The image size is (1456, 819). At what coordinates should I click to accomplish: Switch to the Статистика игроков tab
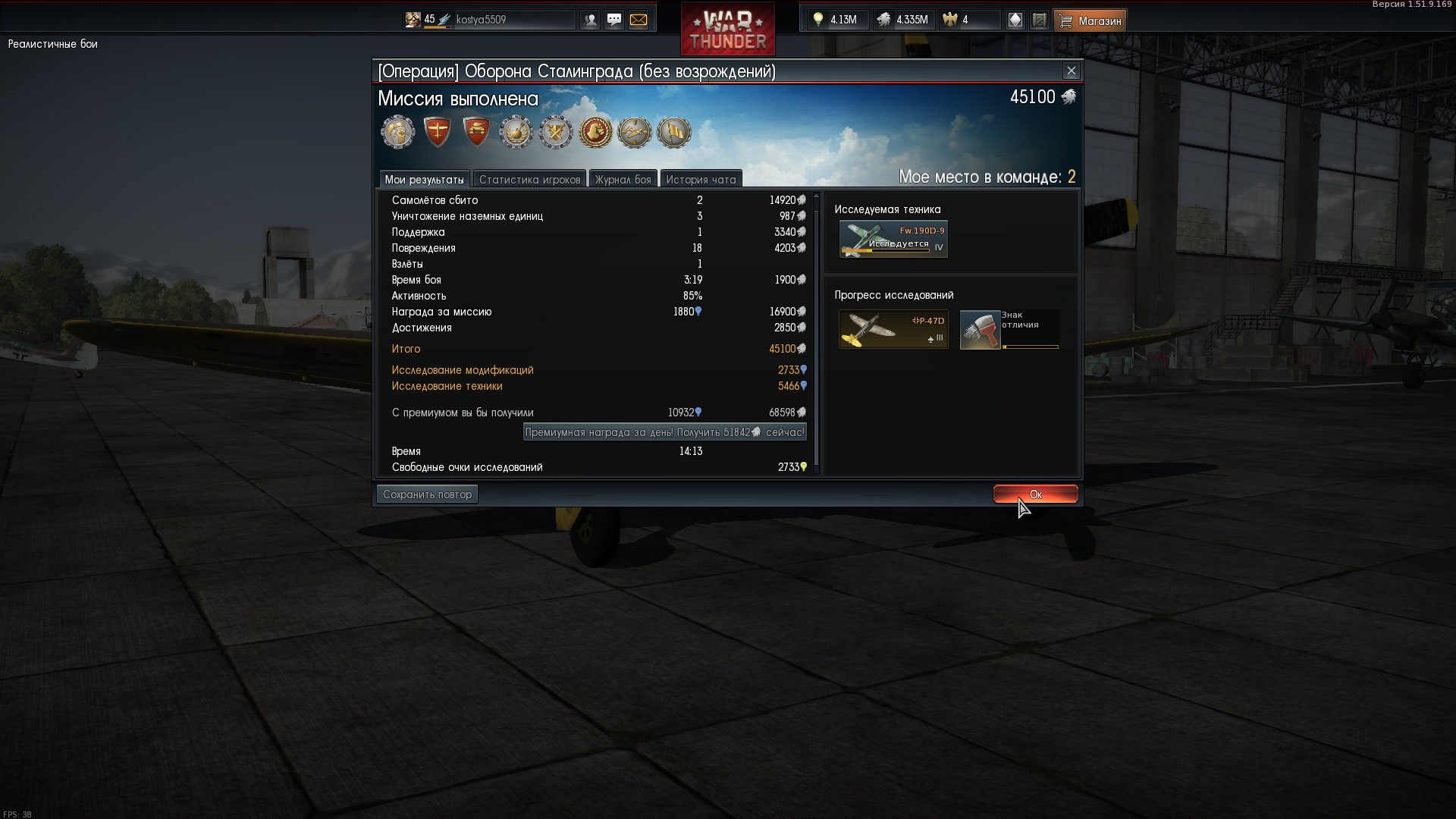(529, 180)
